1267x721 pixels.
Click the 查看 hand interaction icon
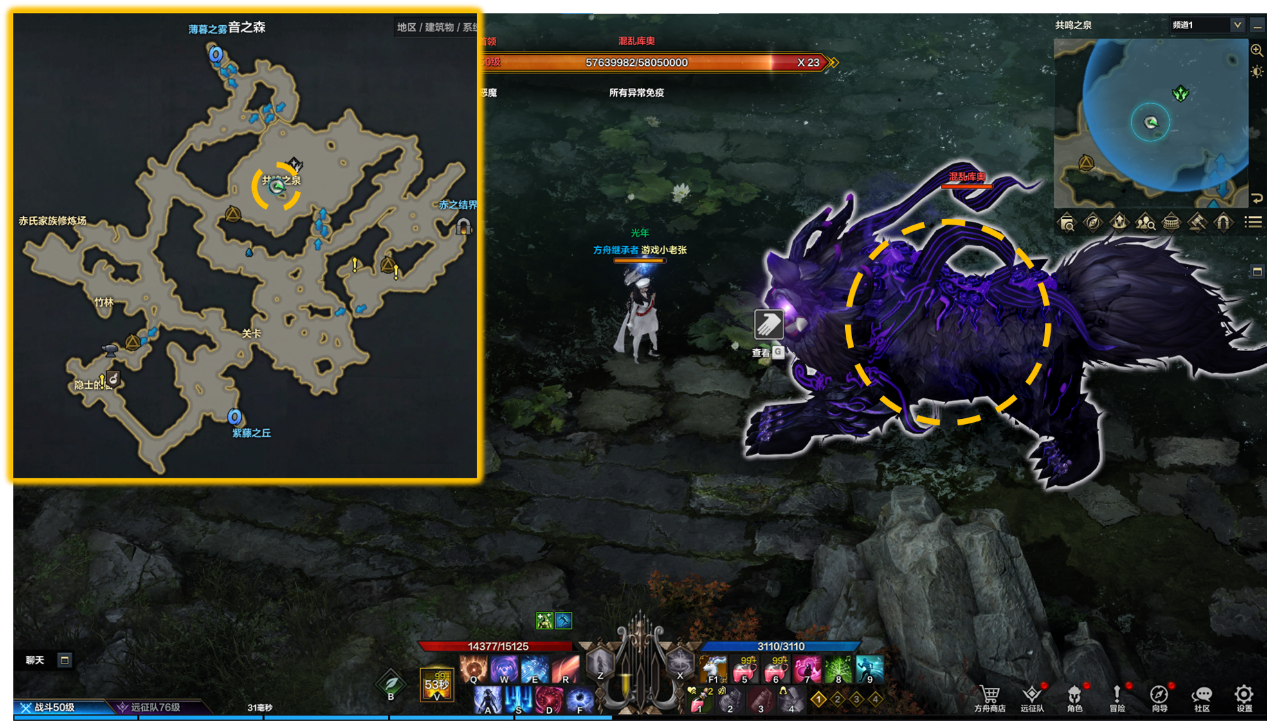(x=769, y=325)
